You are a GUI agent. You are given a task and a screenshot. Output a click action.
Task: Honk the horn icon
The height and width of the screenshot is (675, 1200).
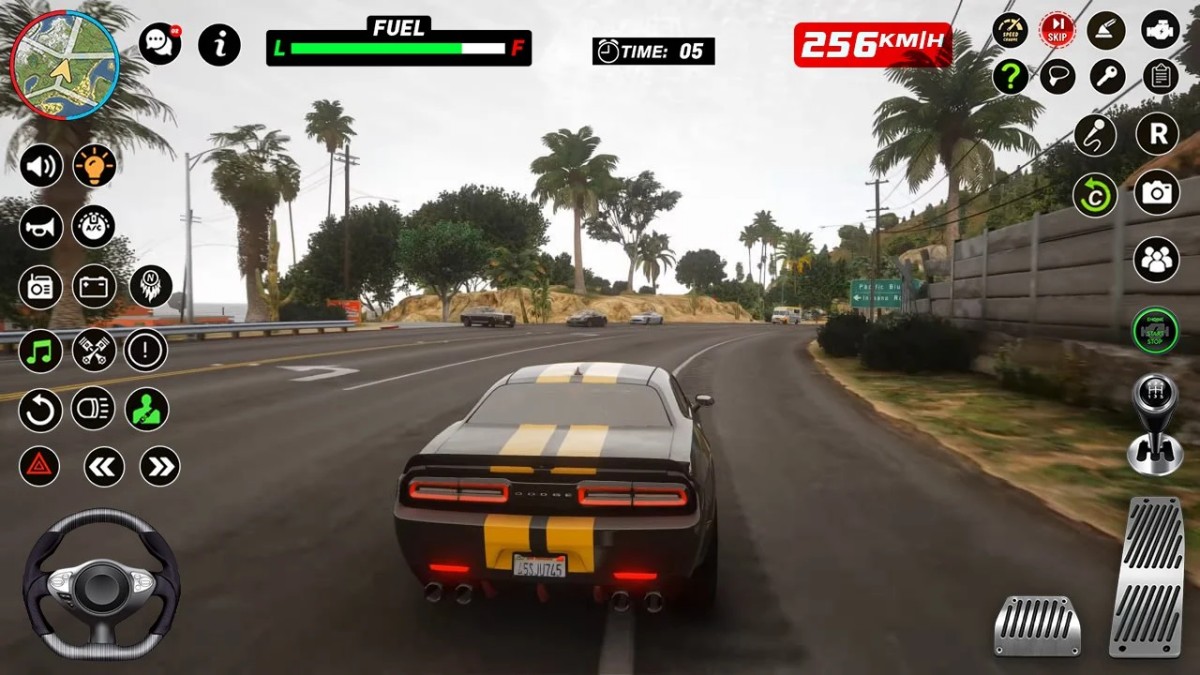point(41,228)
